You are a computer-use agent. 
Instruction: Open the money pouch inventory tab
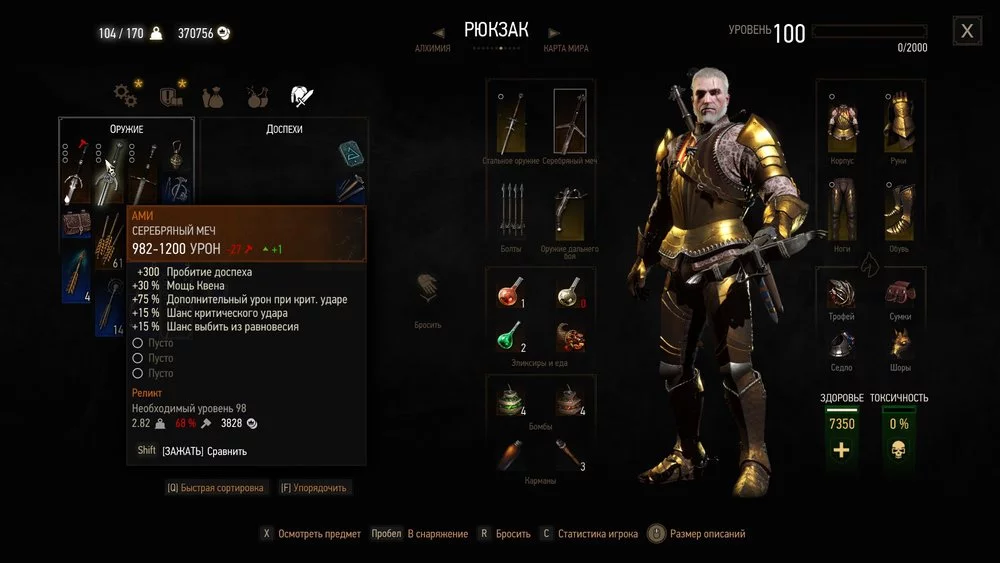tap(214, 96)
